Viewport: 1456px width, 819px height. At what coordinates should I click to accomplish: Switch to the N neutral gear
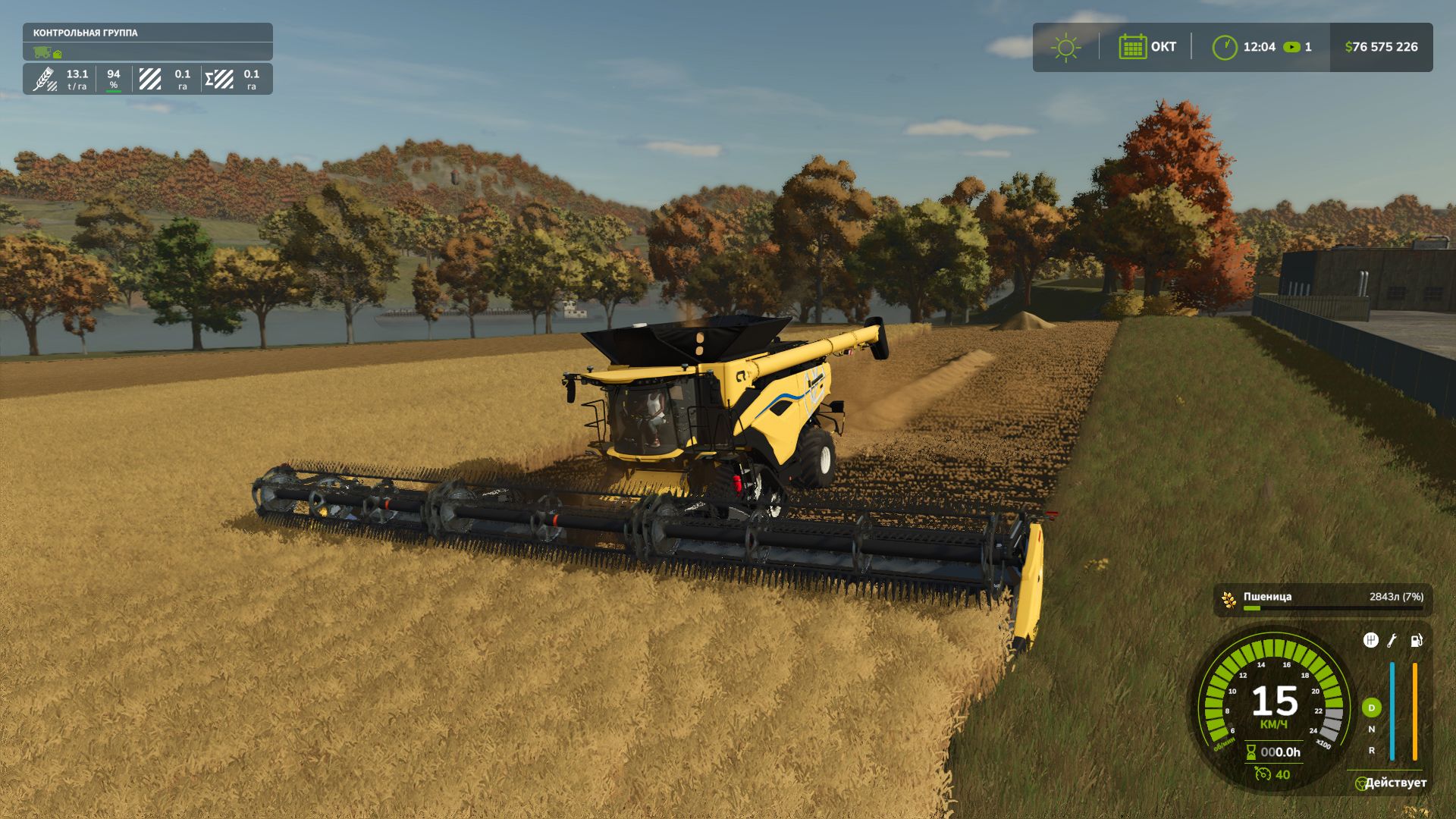(1371, 730)
